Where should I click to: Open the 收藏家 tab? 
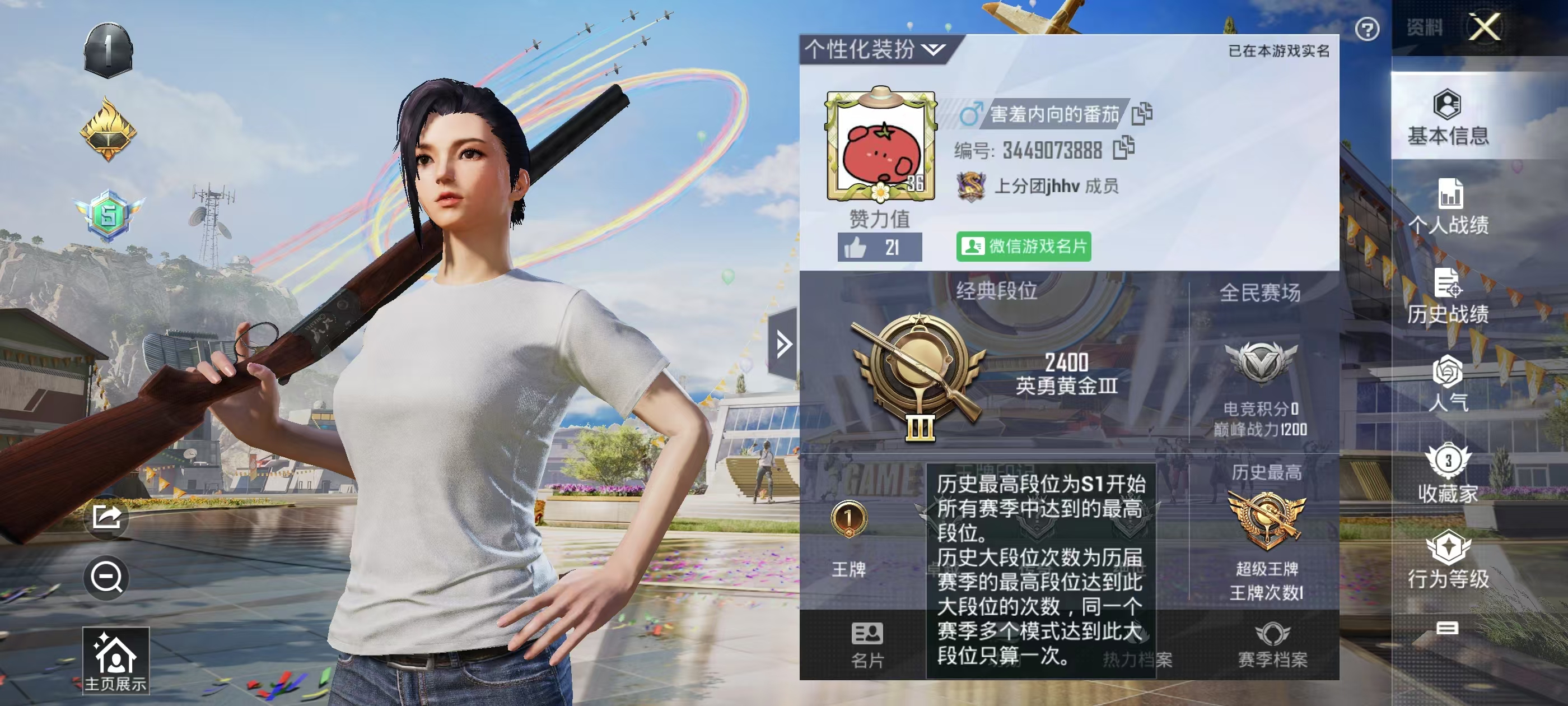pyautogui.click(x=1448, y=474)
